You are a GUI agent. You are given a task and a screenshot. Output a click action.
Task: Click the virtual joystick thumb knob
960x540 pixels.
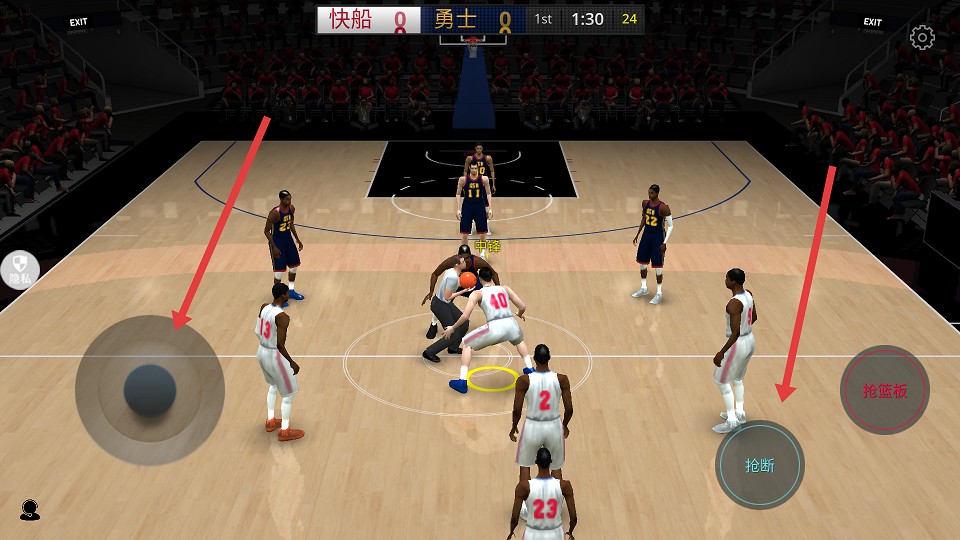(150, 391)
